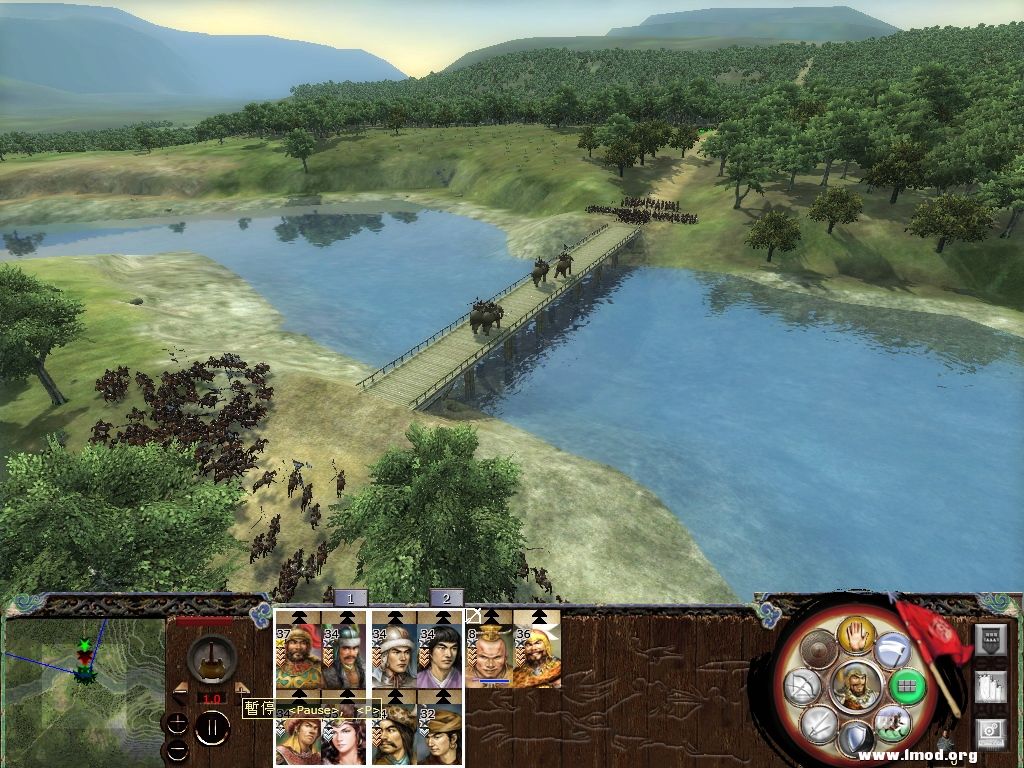Choose the female officer unit card

345,735
